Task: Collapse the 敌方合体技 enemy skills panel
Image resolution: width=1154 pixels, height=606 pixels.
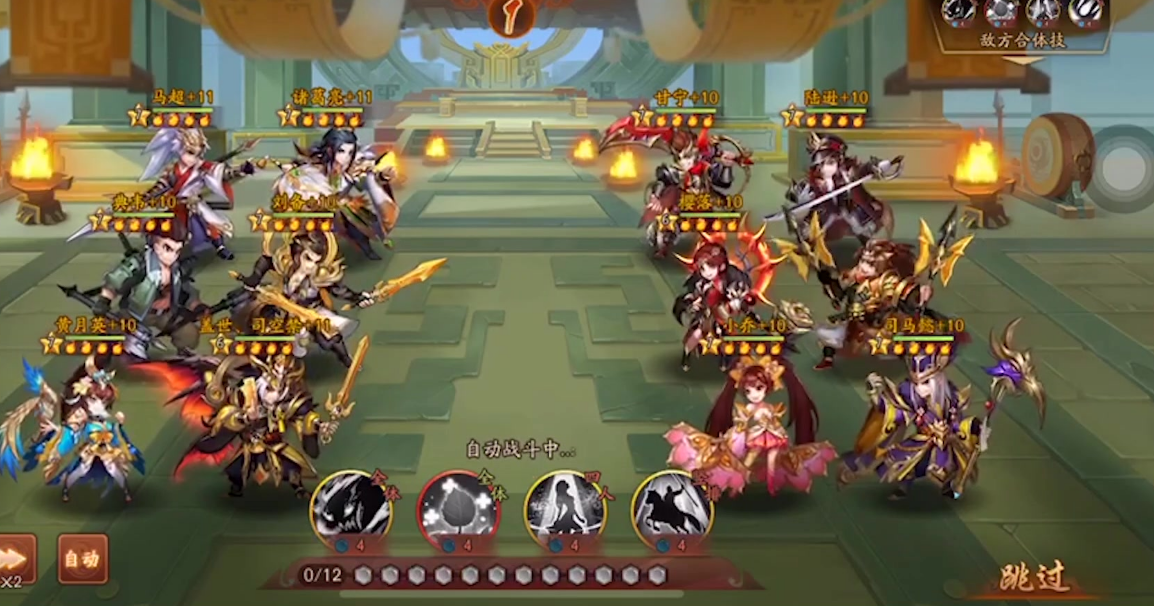Action: coord(1021,60)
